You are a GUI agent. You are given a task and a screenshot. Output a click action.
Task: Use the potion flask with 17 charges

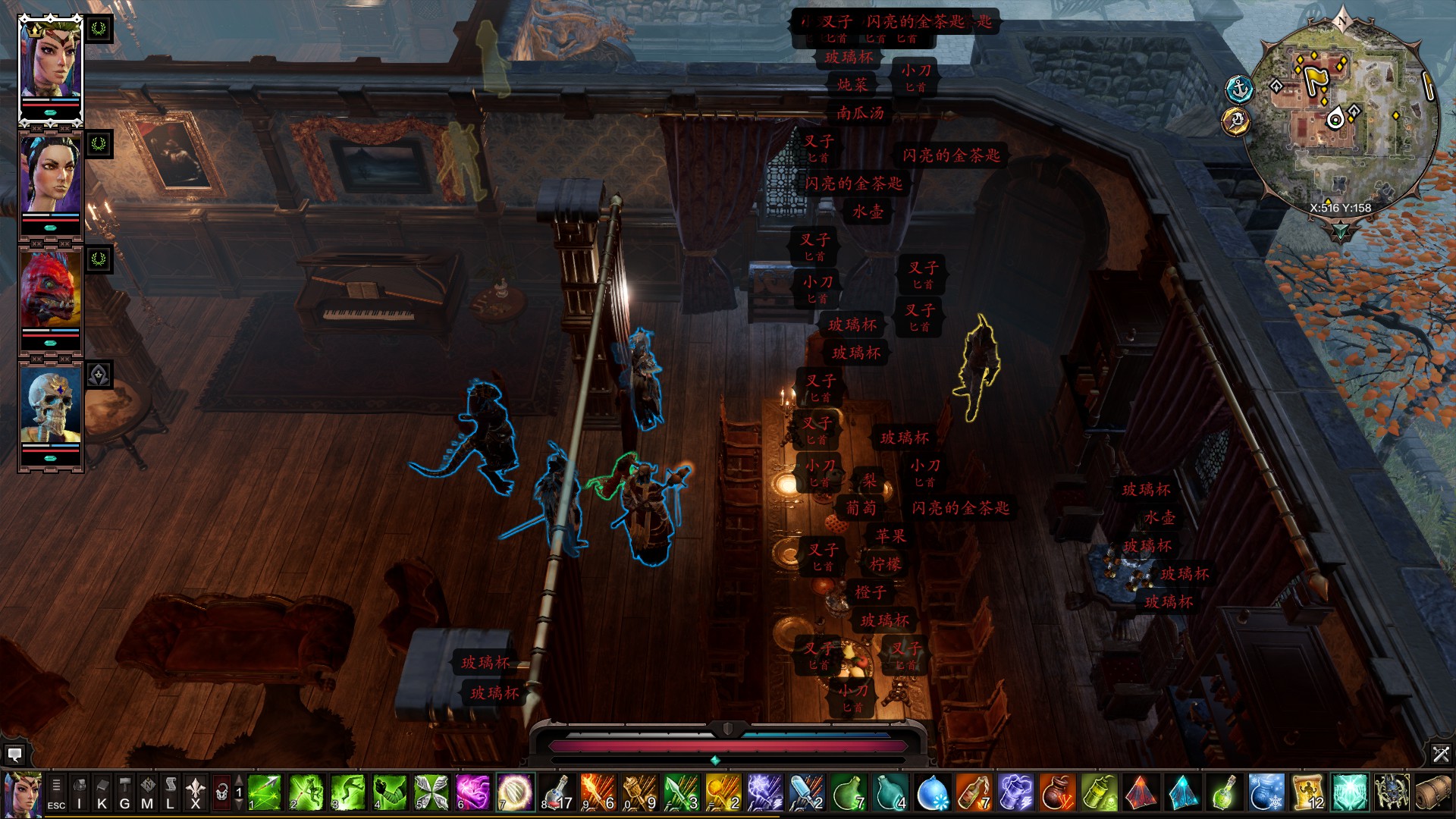click(x=557, y=792)
